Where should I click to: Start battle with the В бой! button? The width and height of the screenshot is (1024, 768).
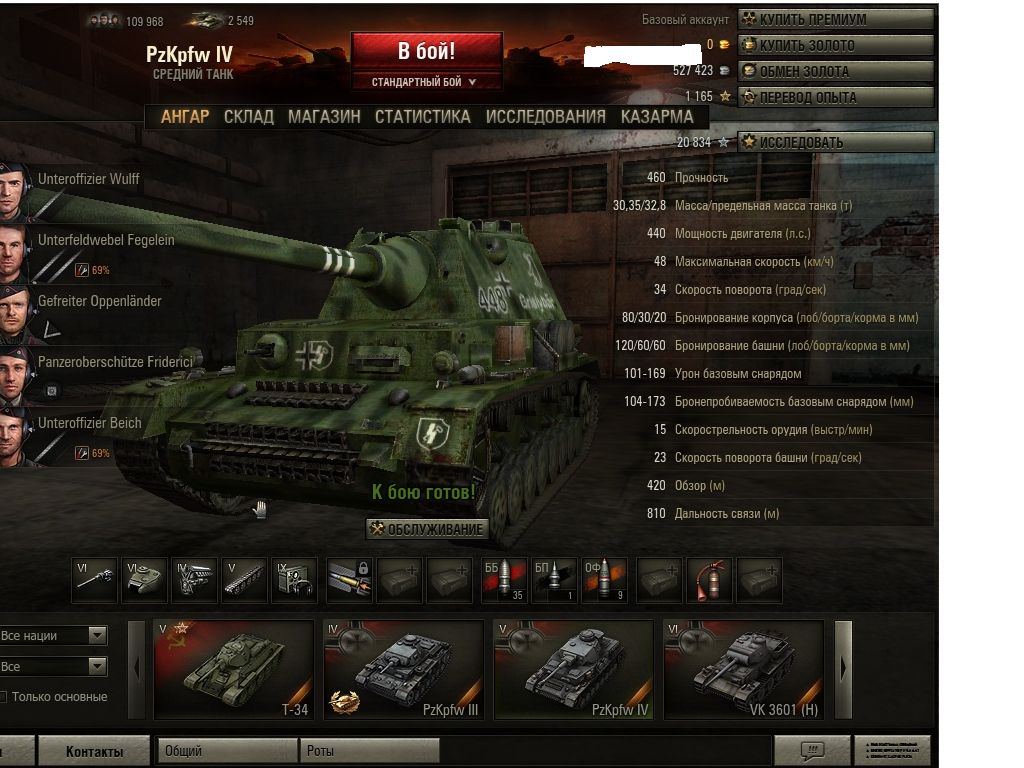click(x=426, y=52)
